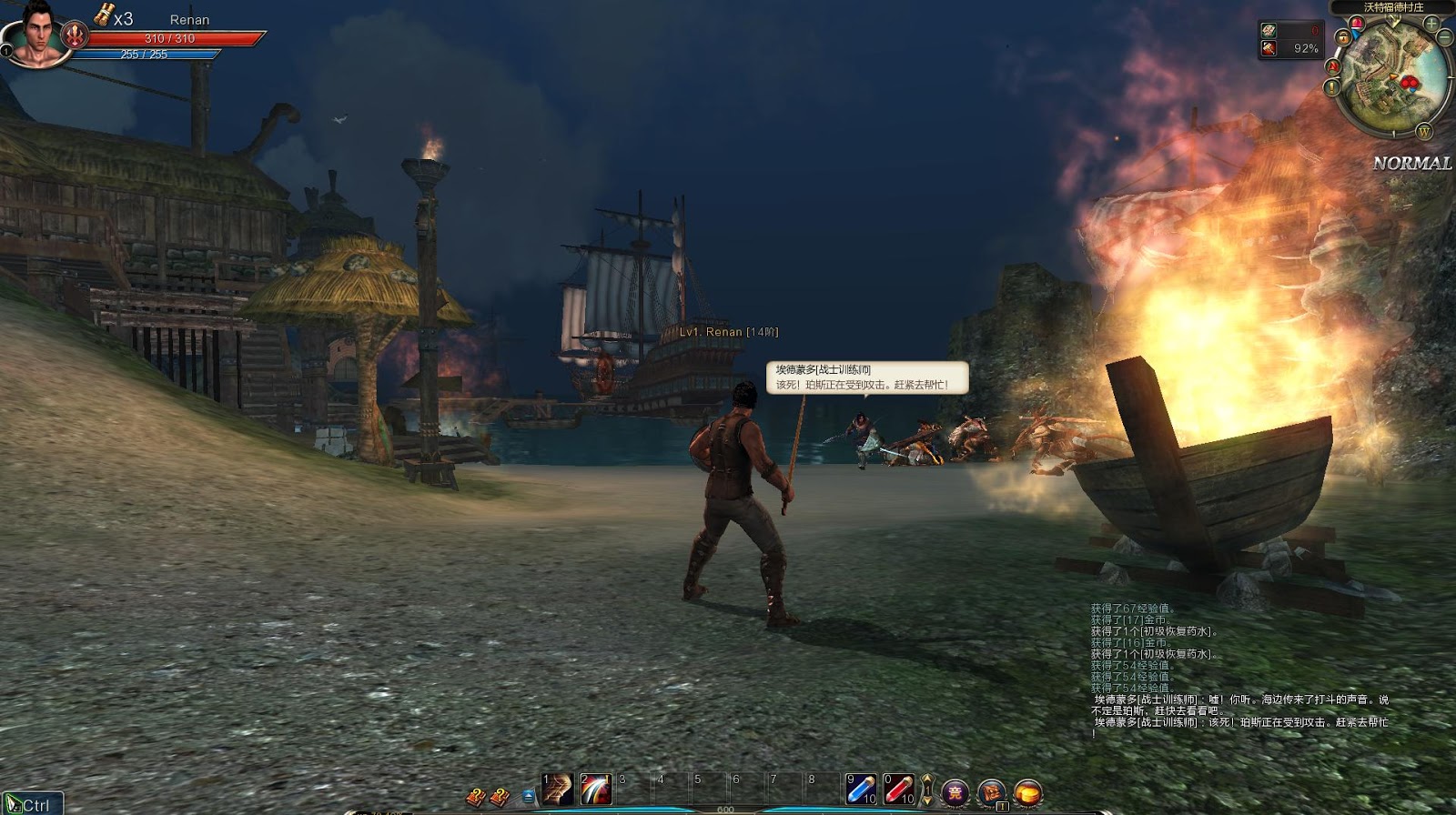
Task: Click the red arrow minimap button
Action: click(1333, 65)
